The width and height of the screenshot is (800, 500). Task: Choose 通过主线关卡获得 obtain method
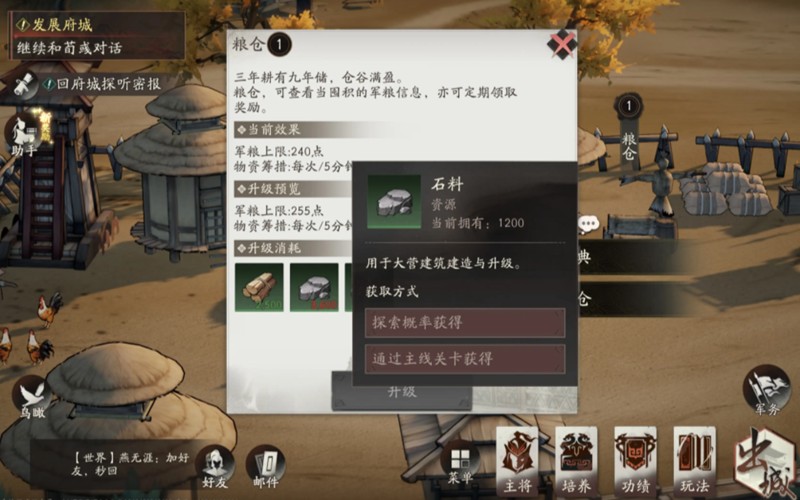465,359
